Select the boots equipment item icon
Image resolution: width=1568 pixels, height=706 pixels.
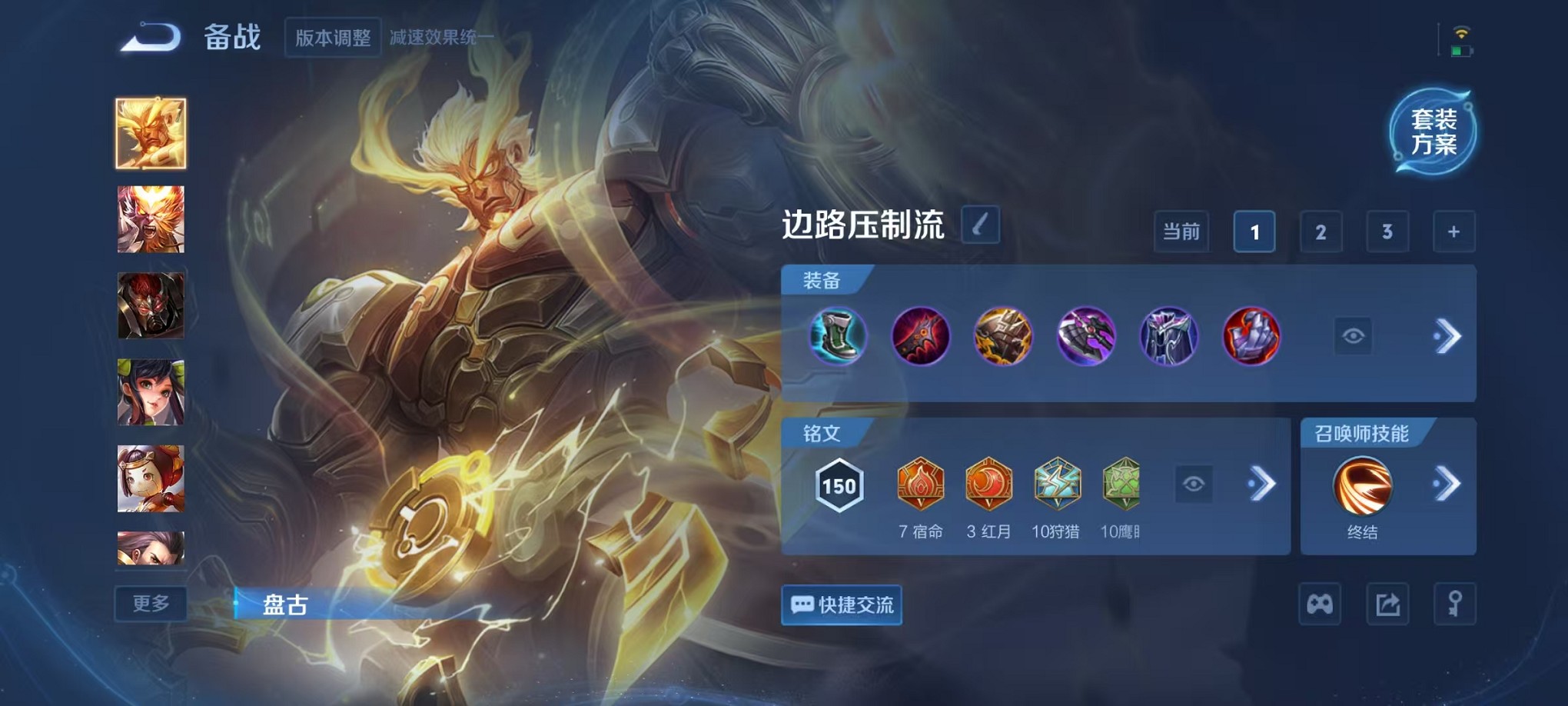(839, 336)
